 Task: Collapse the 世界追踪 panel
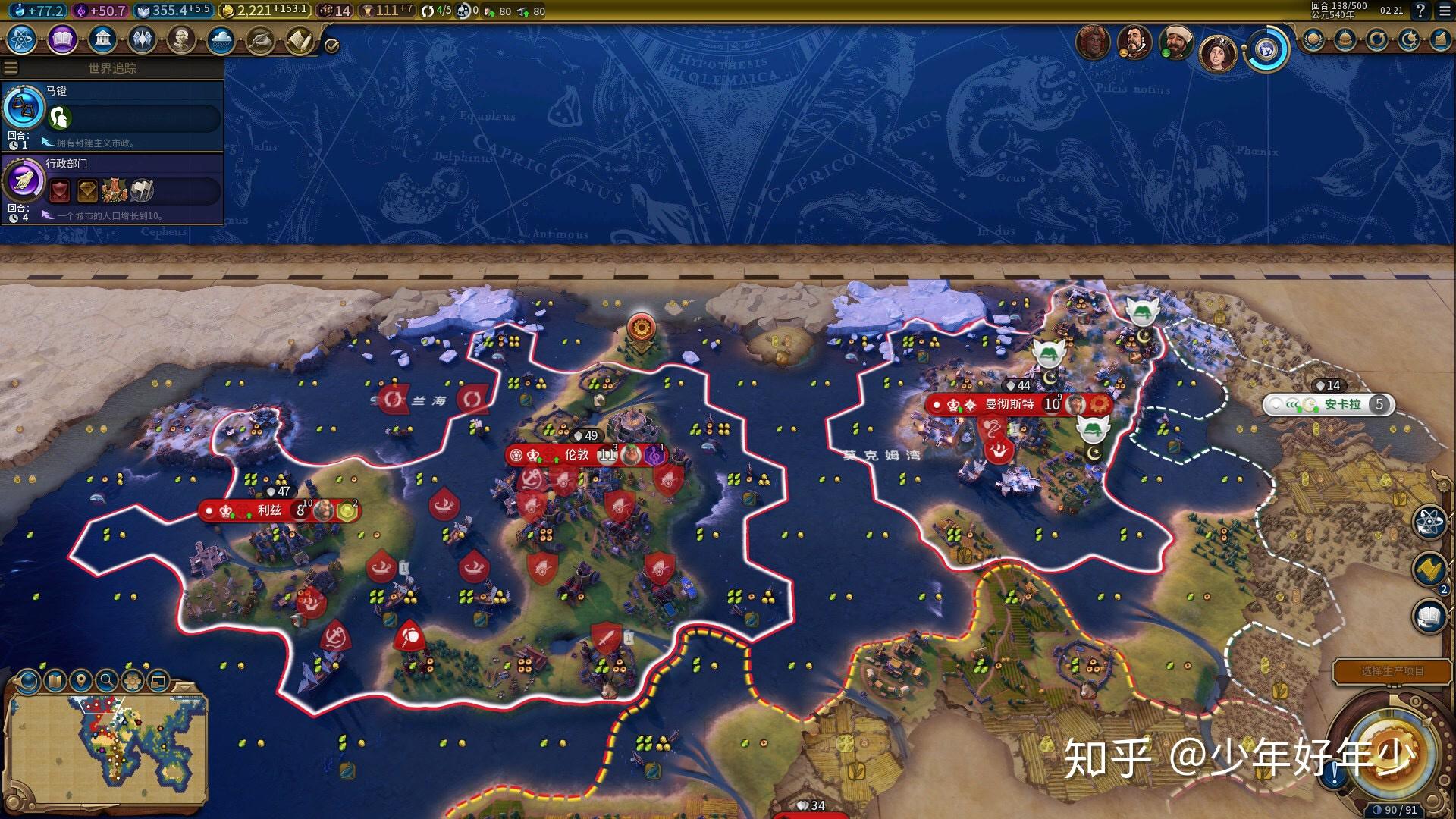(x=11, y=67)
